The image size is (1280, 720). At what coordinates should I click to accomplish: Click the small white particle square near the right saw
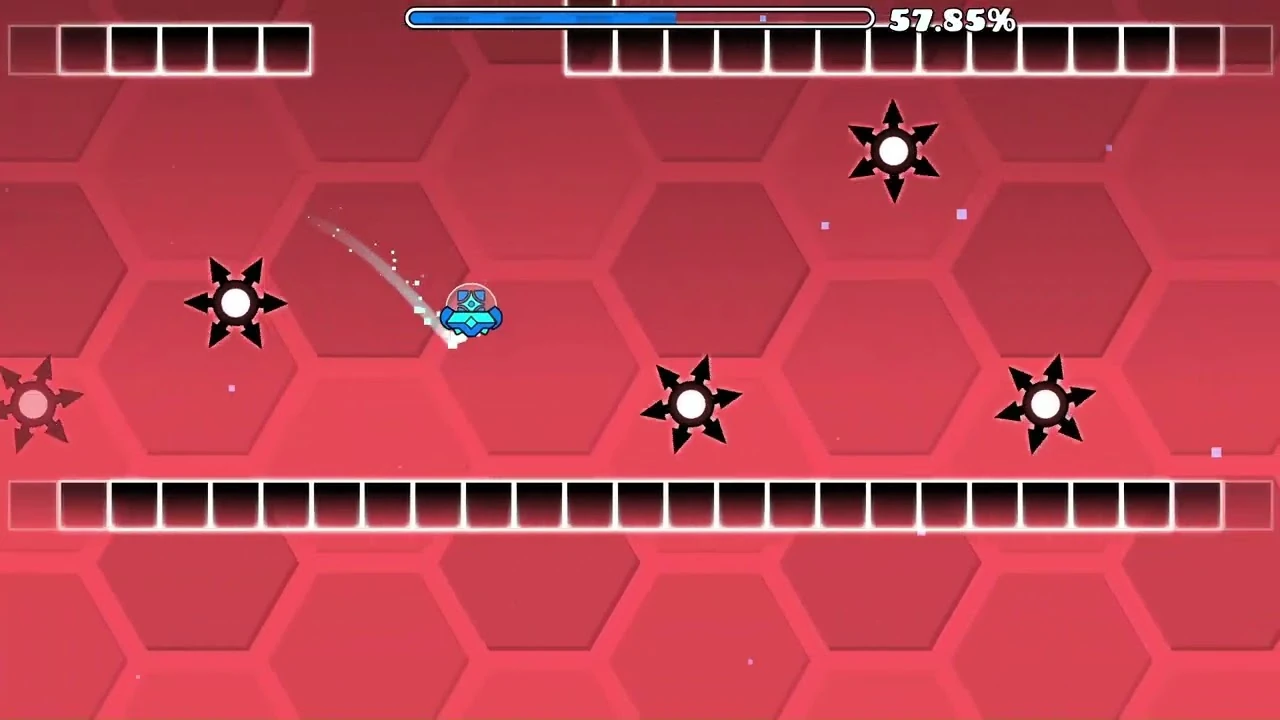1216,452
